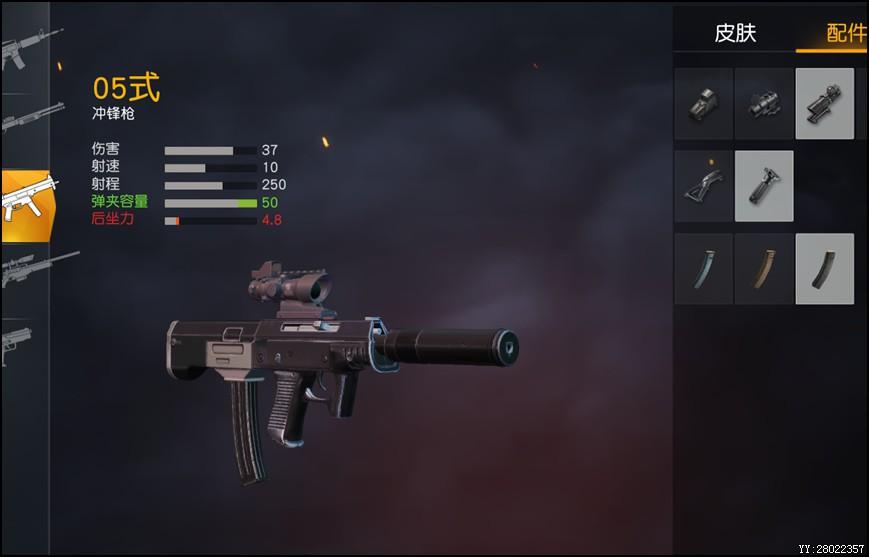Screen dimensions: 869x557
Task: Equip the blue-gray magazine attachment
Action: [x=703, y=269]
